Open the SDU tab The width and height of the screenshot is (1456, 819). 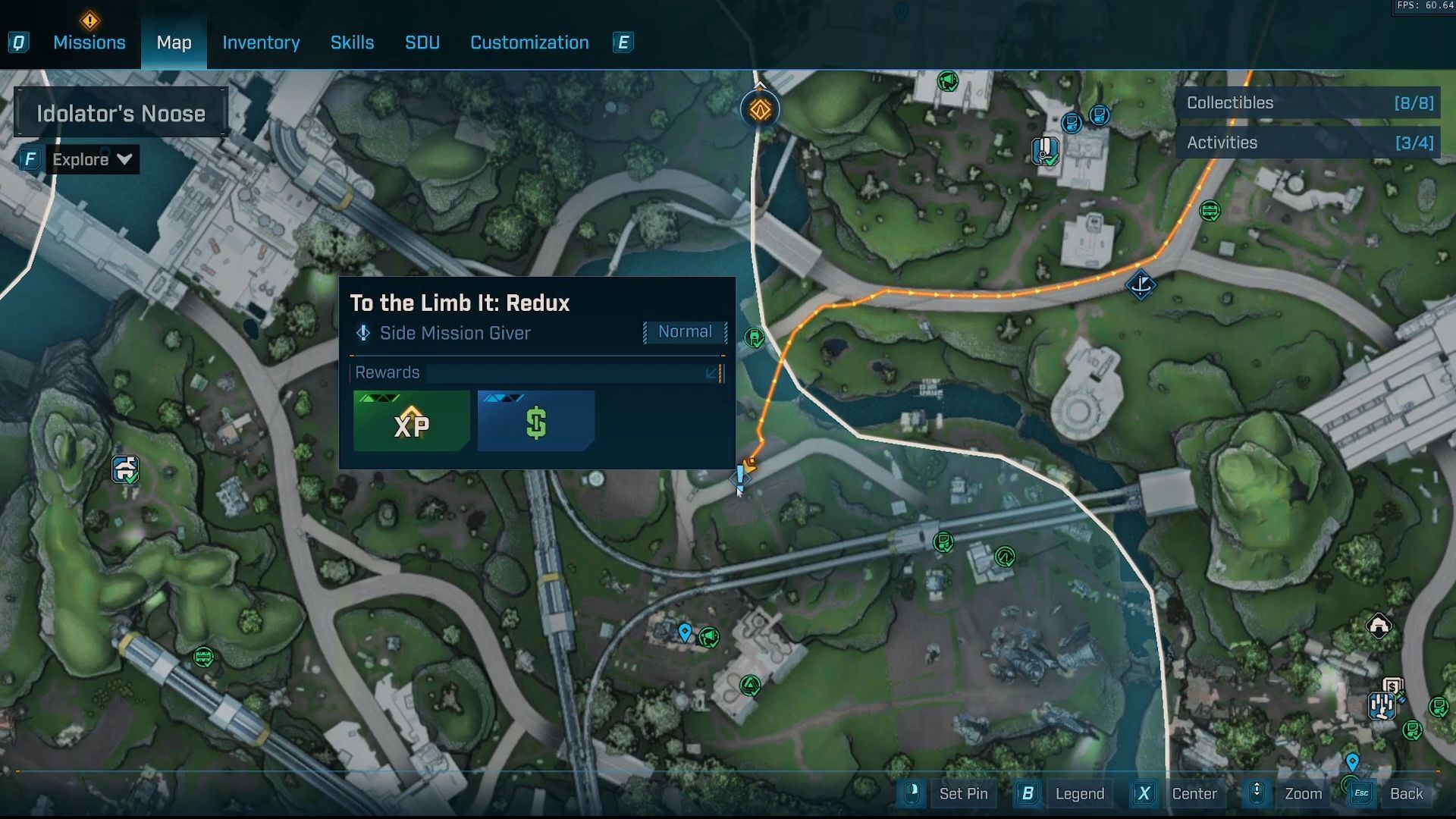tap(422, 42)
